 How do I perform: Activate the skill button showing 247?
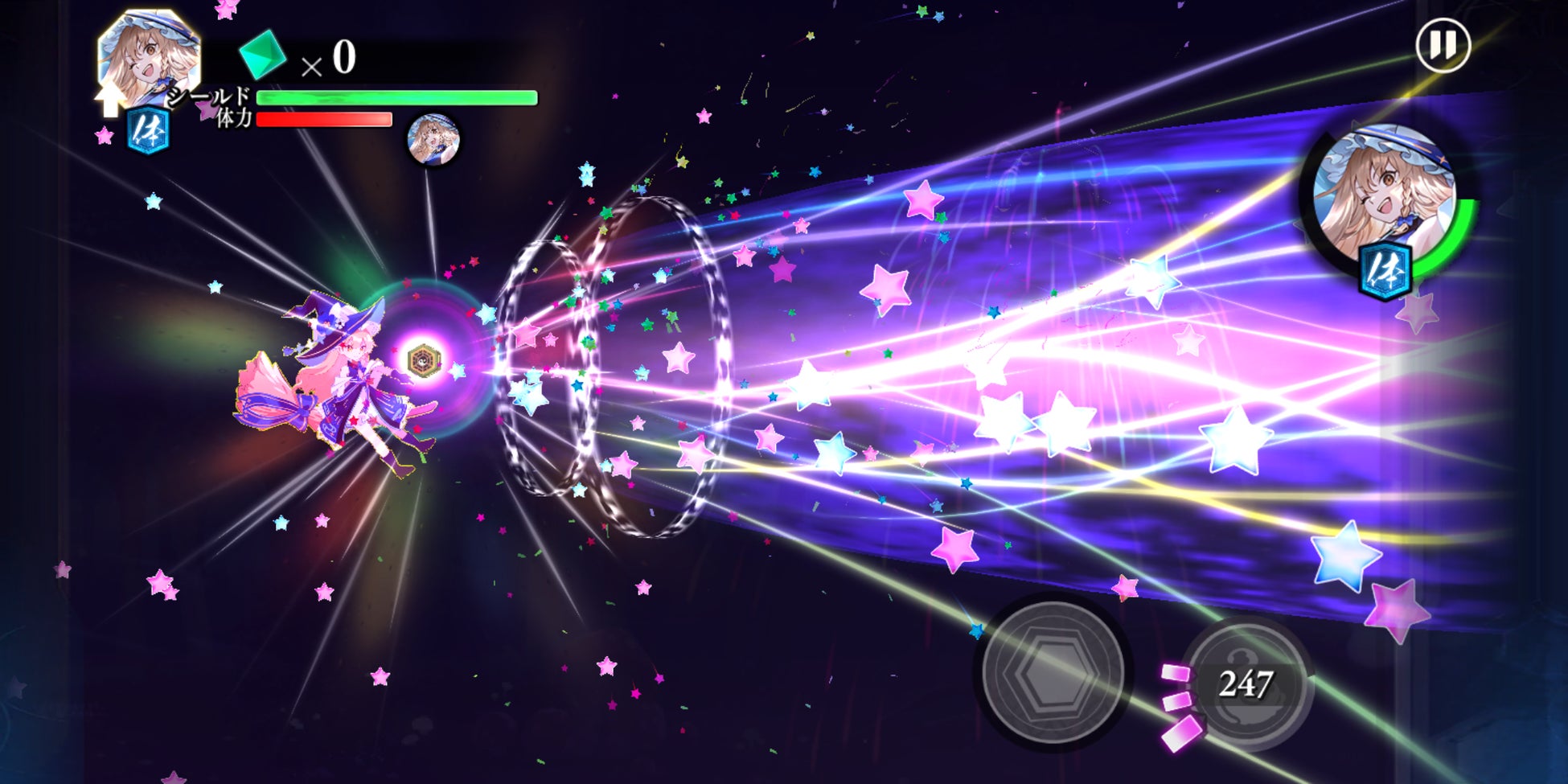click(x=1246, y=683)
